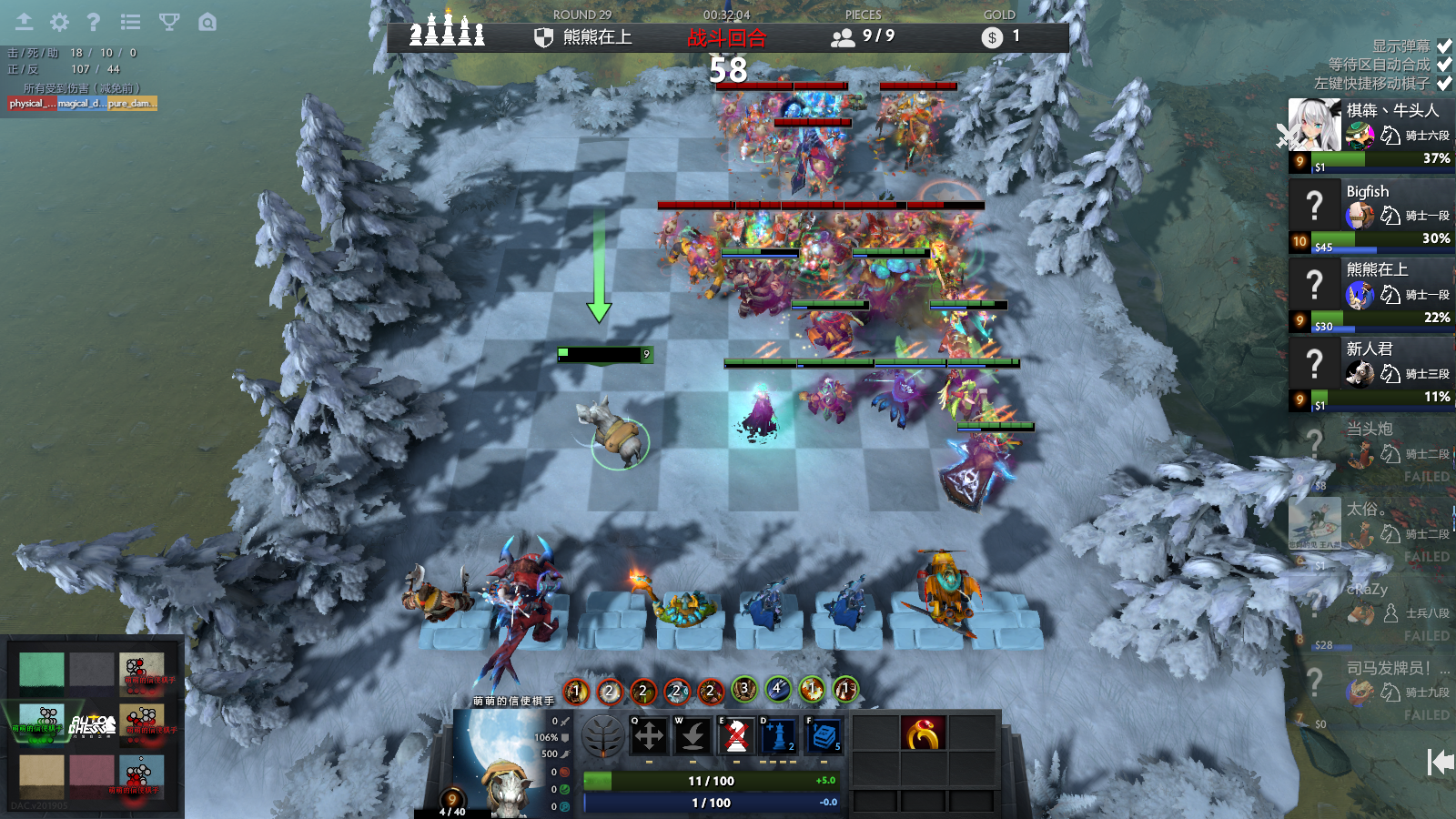
Task: Activate the F buy-experience book ability
Action: tap(824, 735)
